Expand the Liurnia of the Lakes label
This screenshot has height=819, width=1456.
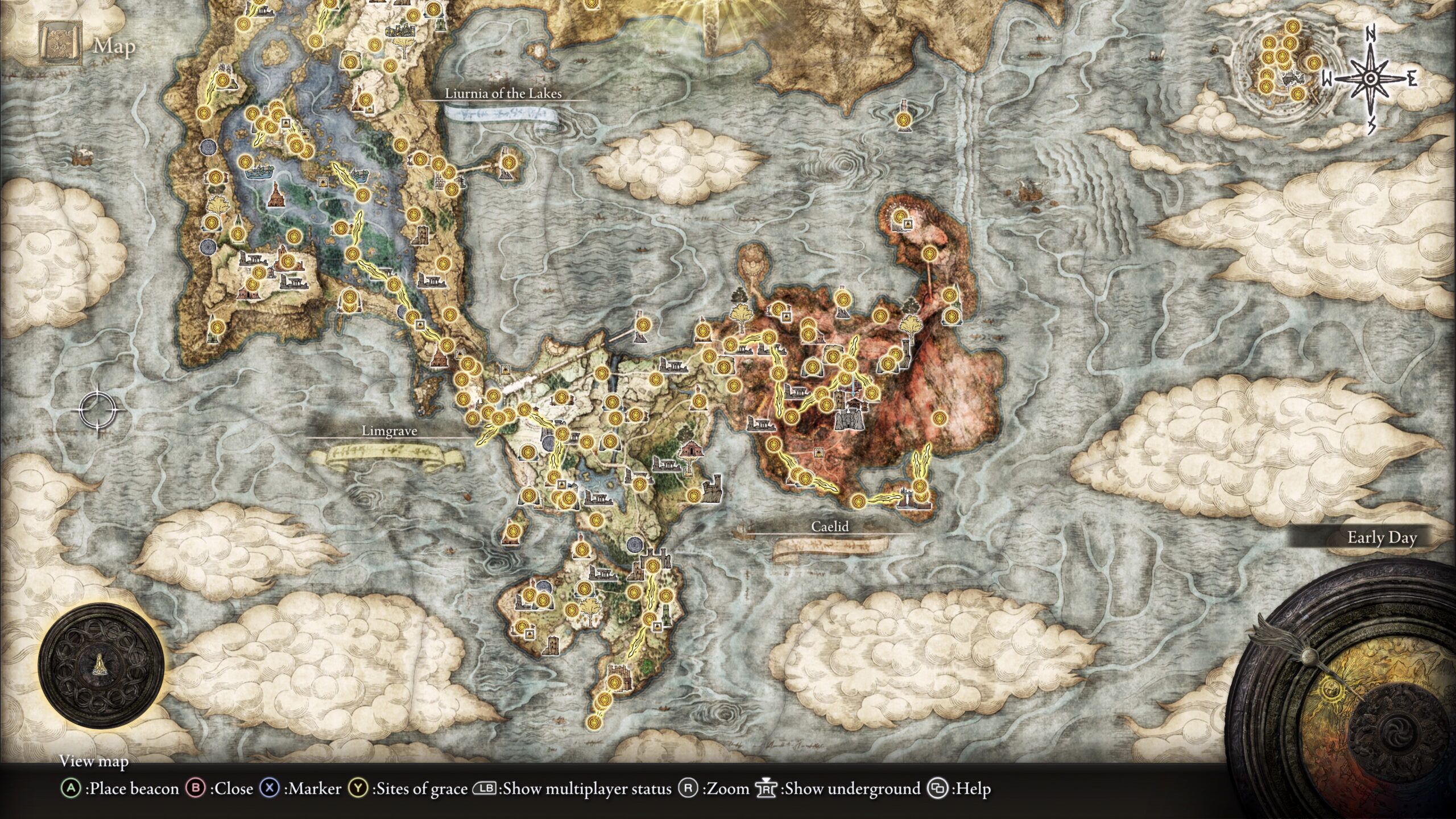[505, 94]
